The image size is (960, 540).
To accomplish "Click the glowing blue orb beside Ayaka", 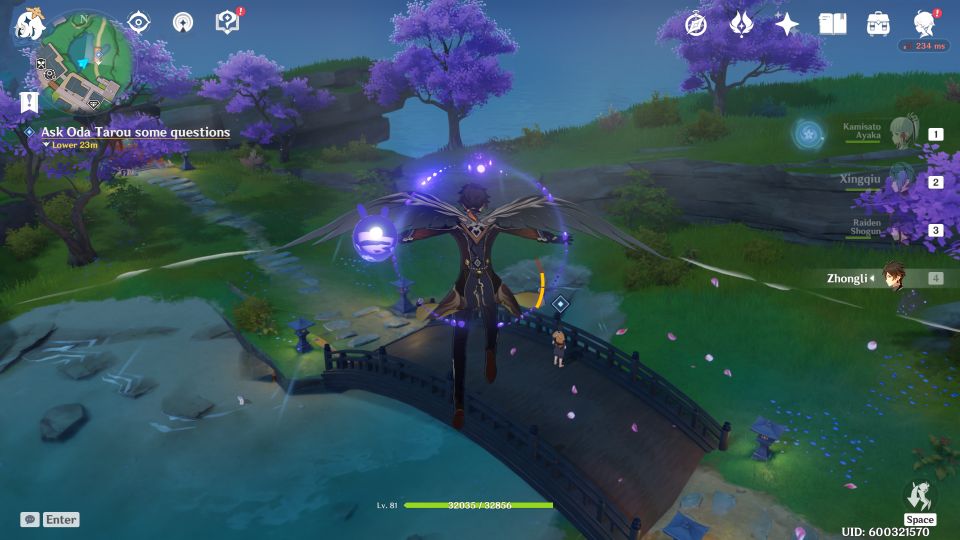I will tap(808, 134).
